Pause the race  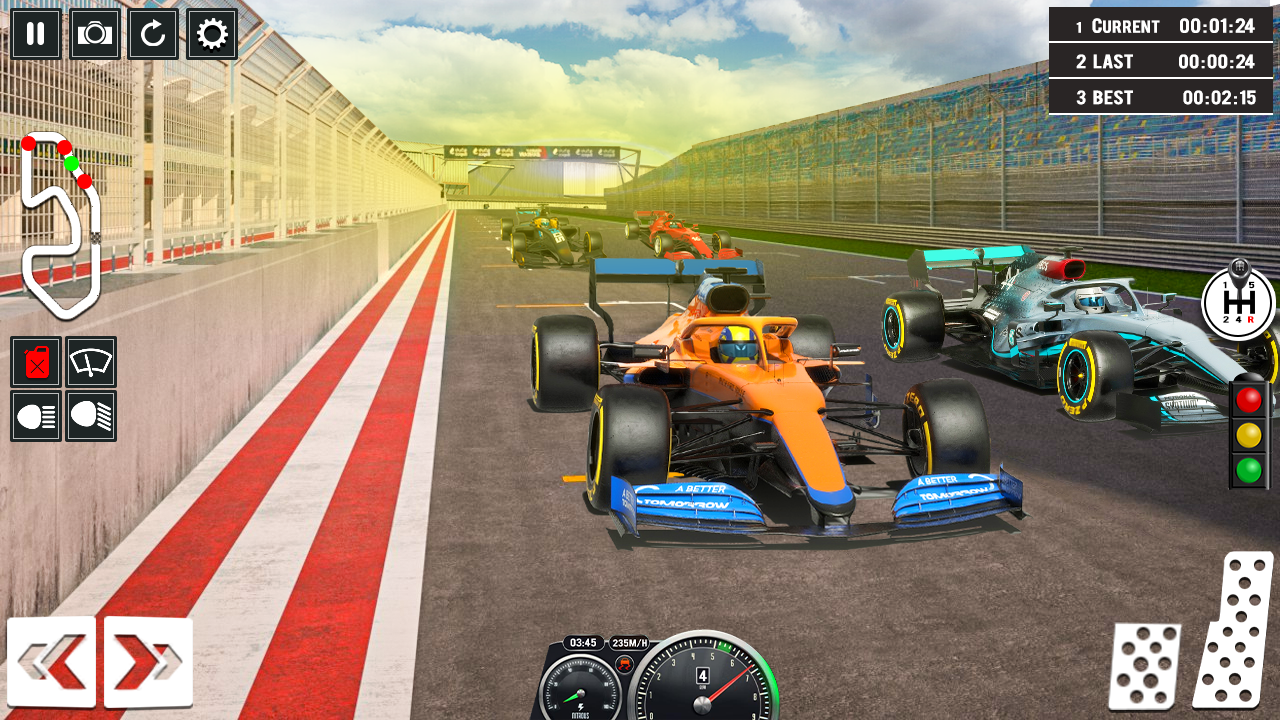point(35,33)
